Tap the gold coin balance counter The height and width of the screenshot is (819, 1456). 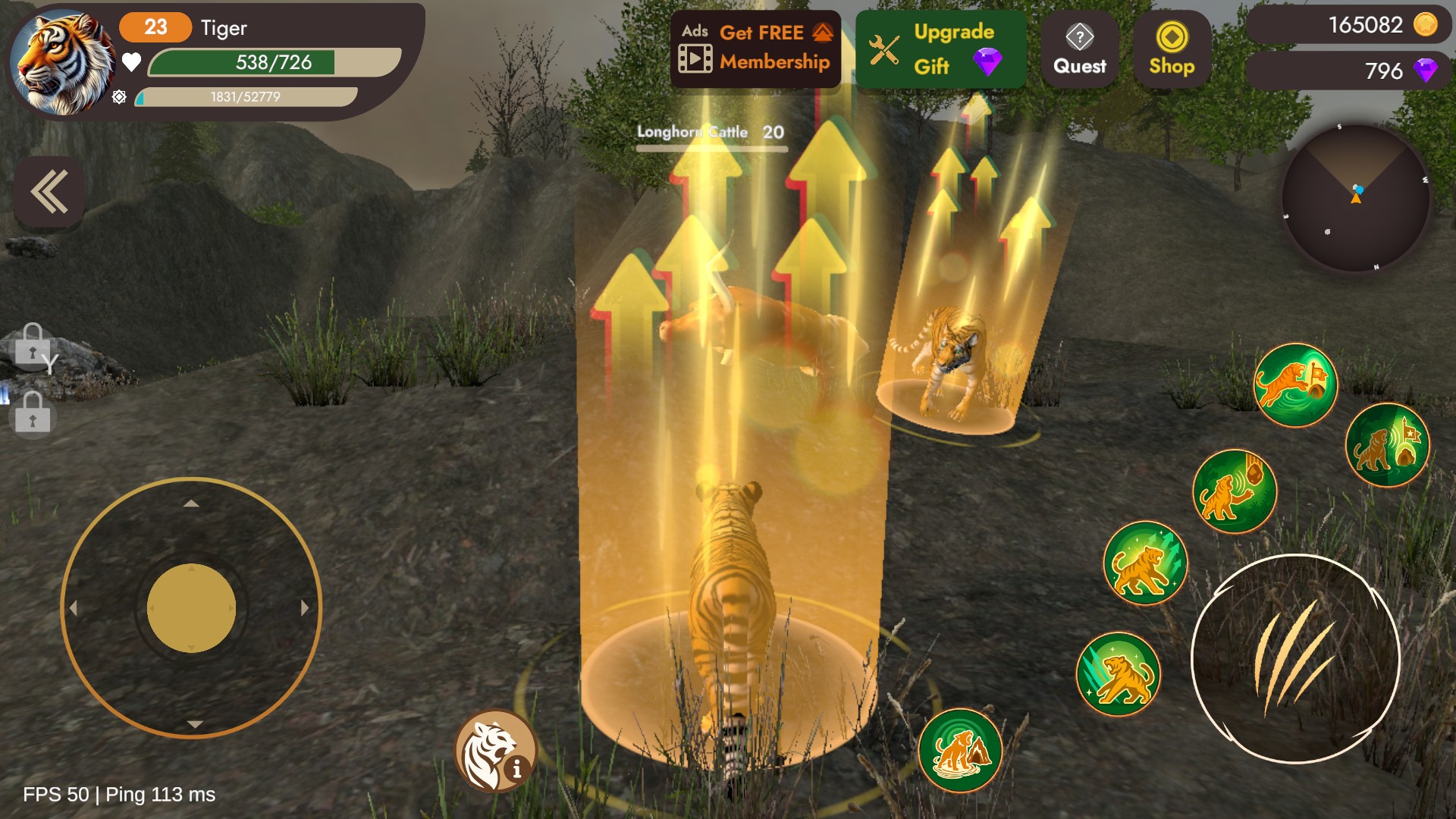(x=1350, y=25)
